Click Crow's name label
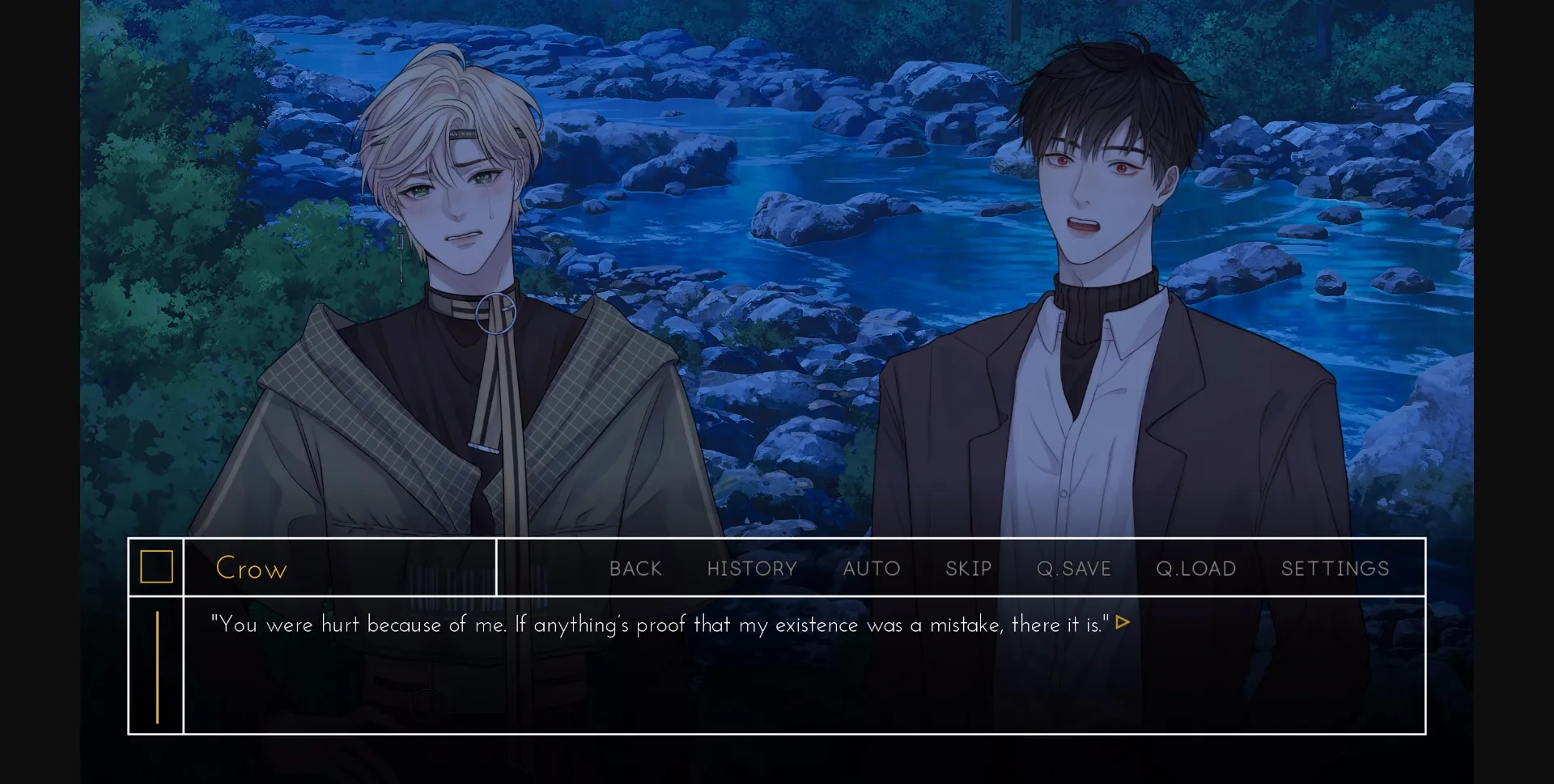This screenshot has height=784, width=1554. (251, 568)
